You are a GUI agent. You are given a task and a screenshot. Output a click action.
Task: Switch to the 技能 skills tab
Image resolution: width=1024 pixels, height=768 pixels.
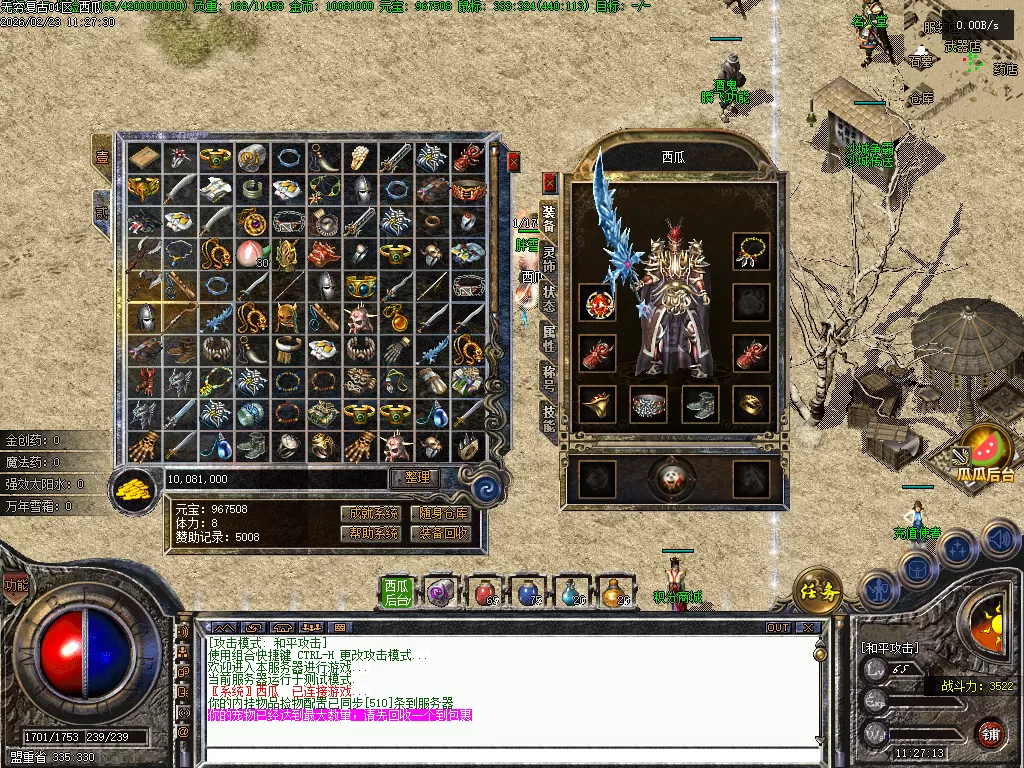549,418
